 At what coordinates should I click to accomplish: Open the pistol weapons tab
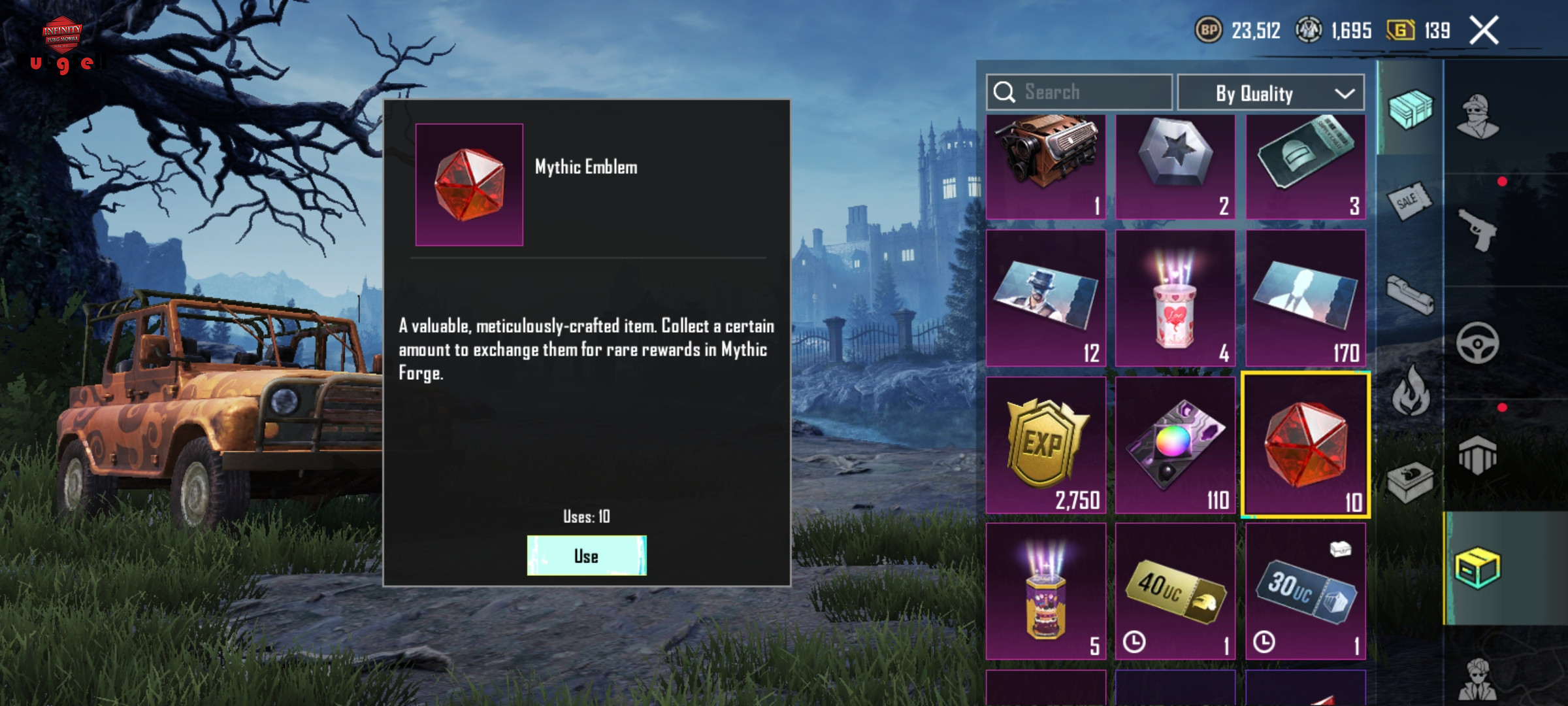pyautogui.click(x=1478, y=230)
